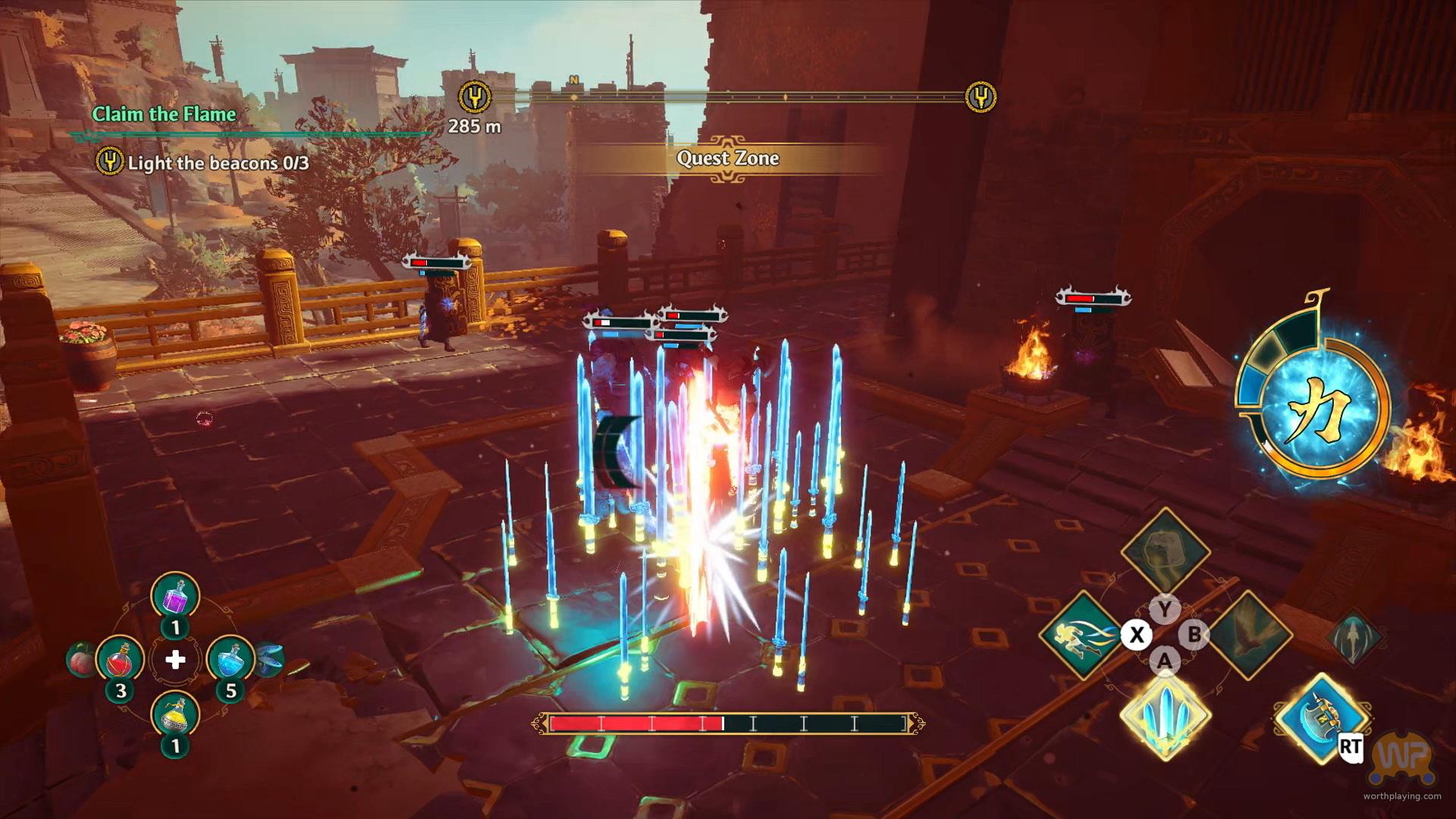The width and height of the screenshot is (1456, 819).
Task: Select the purple potion slot
Action: tap(175, 596)
